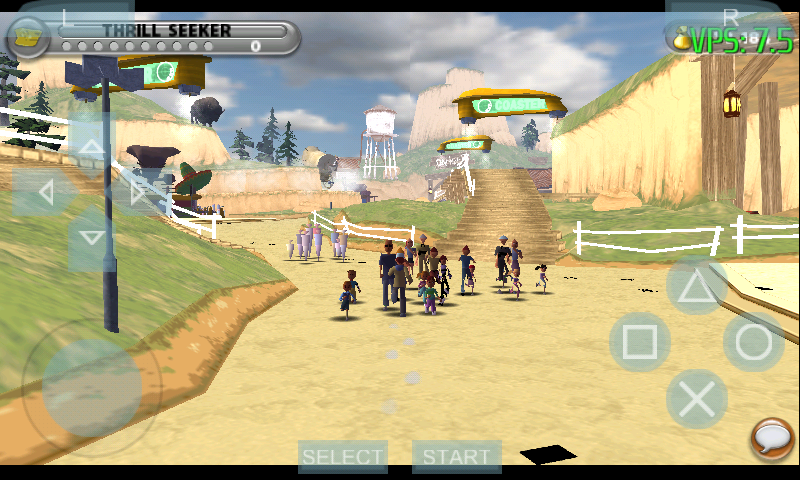Tap the D-pad up arrow
The width and height of the screenshot is (800, 480).
coord(91,147)
